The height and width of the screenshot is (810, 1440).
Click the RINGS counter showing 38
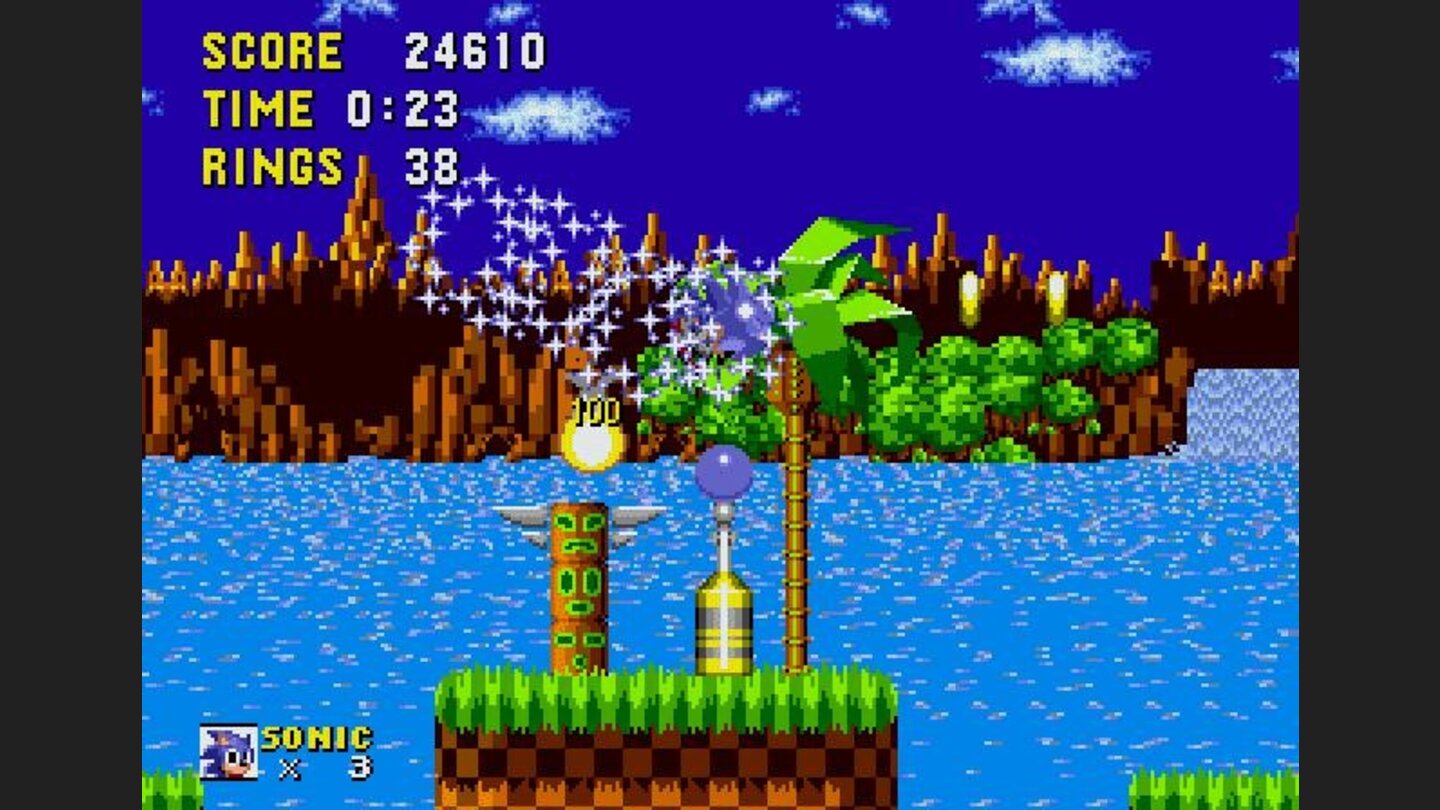pyautogui.click(x=432, y=163)
